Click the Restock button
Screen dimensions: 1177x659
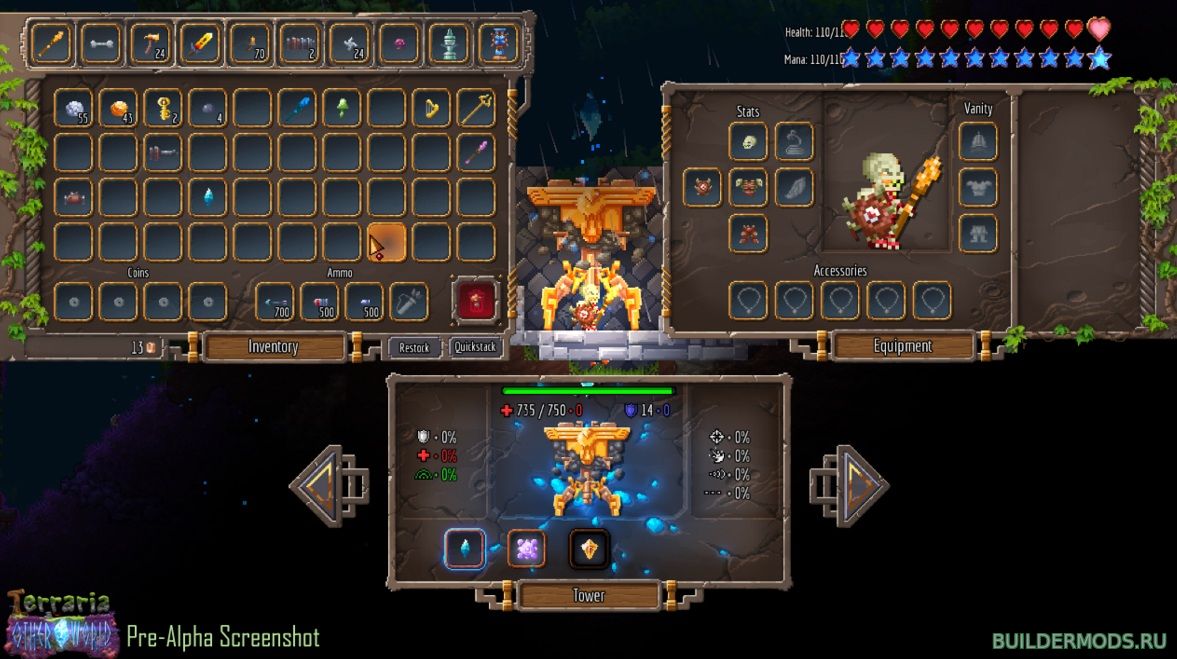coord(413,347)
